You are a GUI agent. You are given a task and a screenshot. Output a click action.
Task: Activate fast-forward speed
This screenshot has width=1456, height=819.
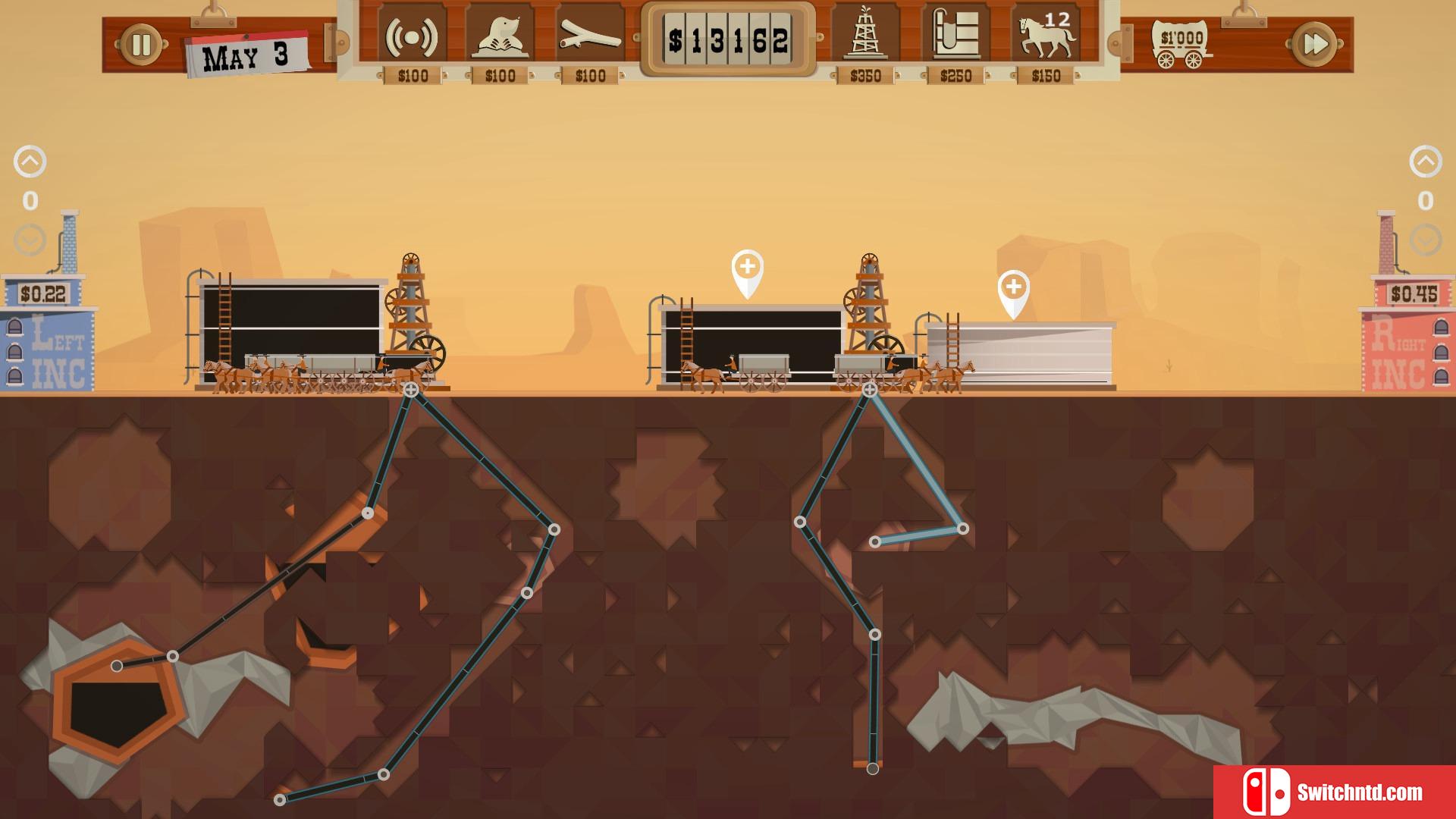click(1315, 45)
